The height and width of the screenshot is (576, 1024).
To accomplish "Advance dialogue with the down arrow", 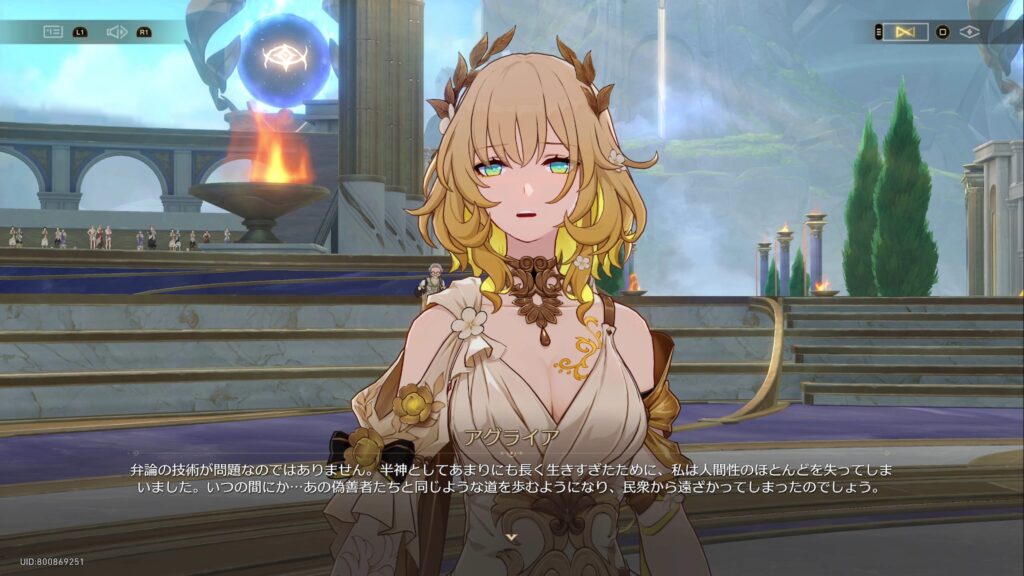I will [512, 537].
